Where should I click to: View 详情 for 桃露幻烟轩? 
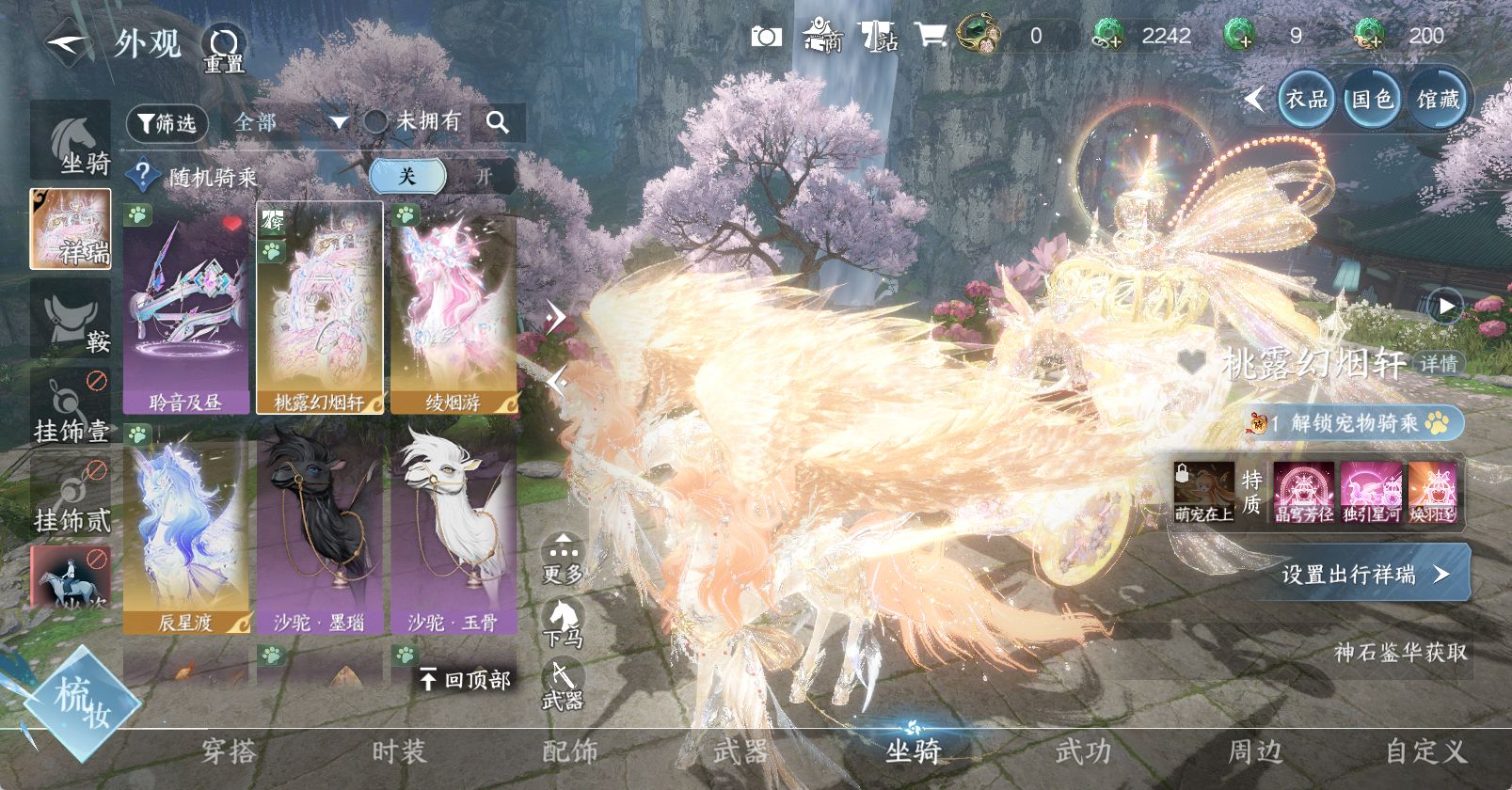(1438, 364)
